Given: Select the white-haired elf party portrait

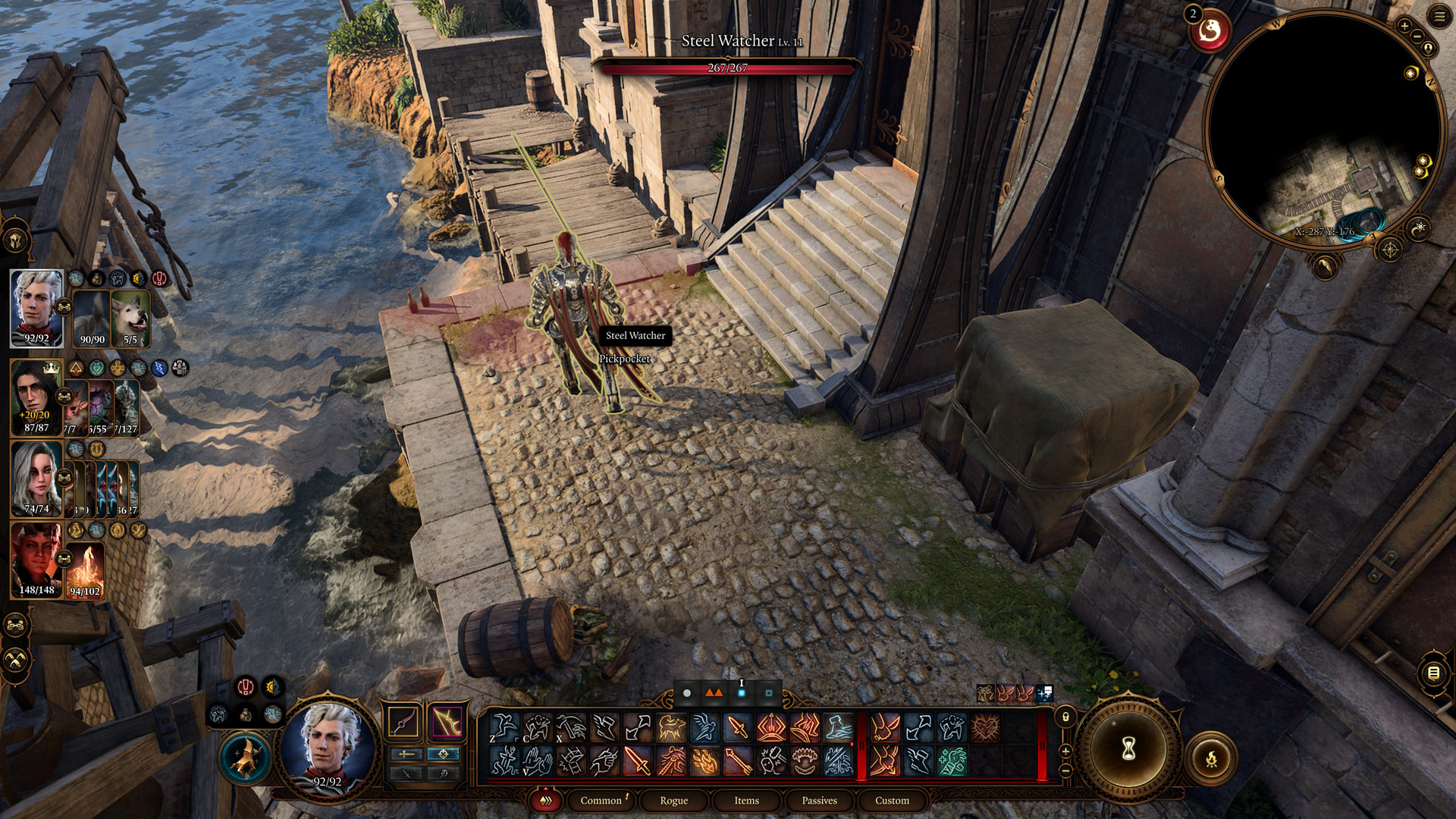Looking at the screenshot, I should click(x=36, y=308).
